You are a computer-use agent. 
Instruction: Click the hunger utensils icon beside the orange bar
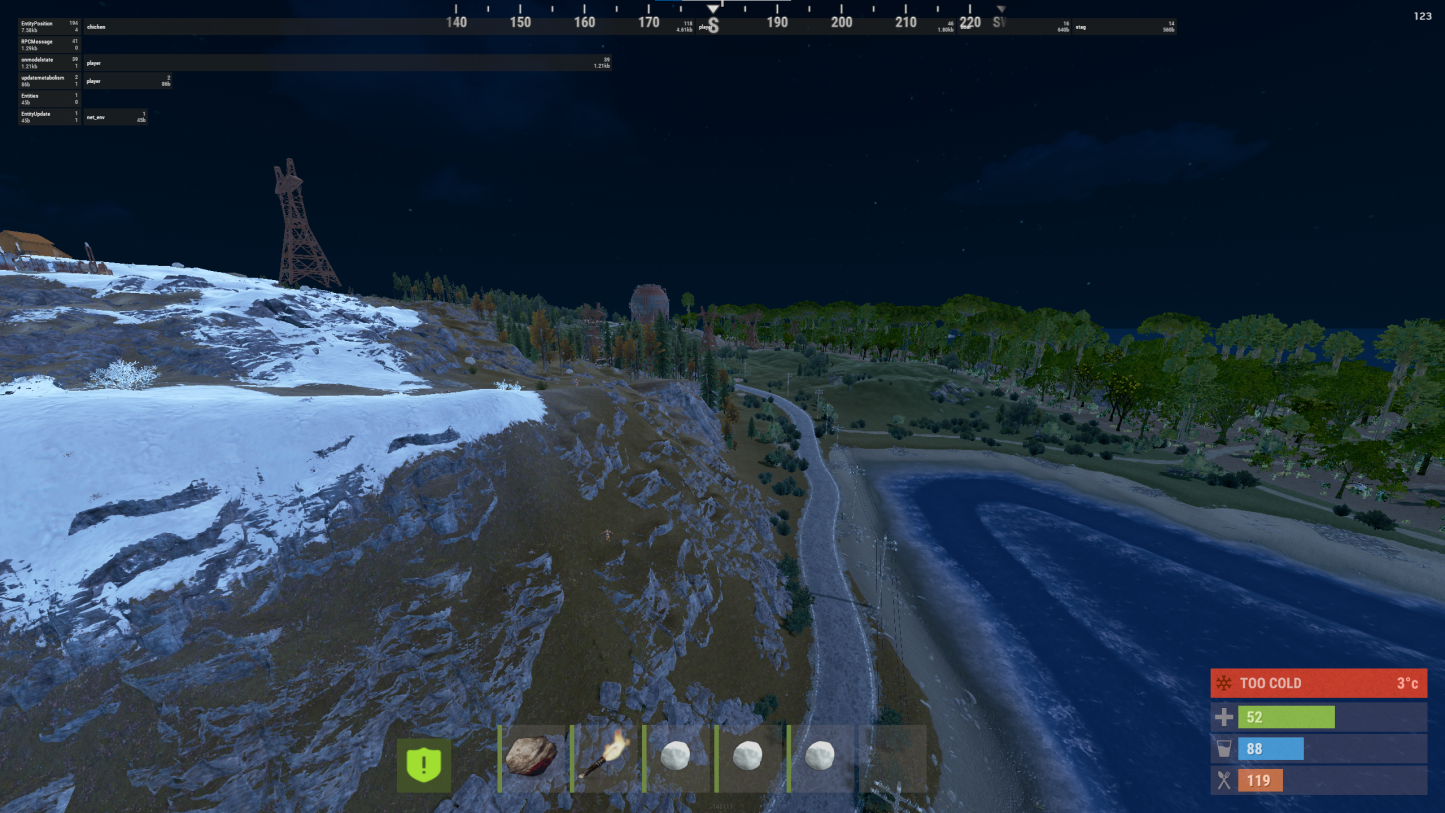tap(1222, 780)
